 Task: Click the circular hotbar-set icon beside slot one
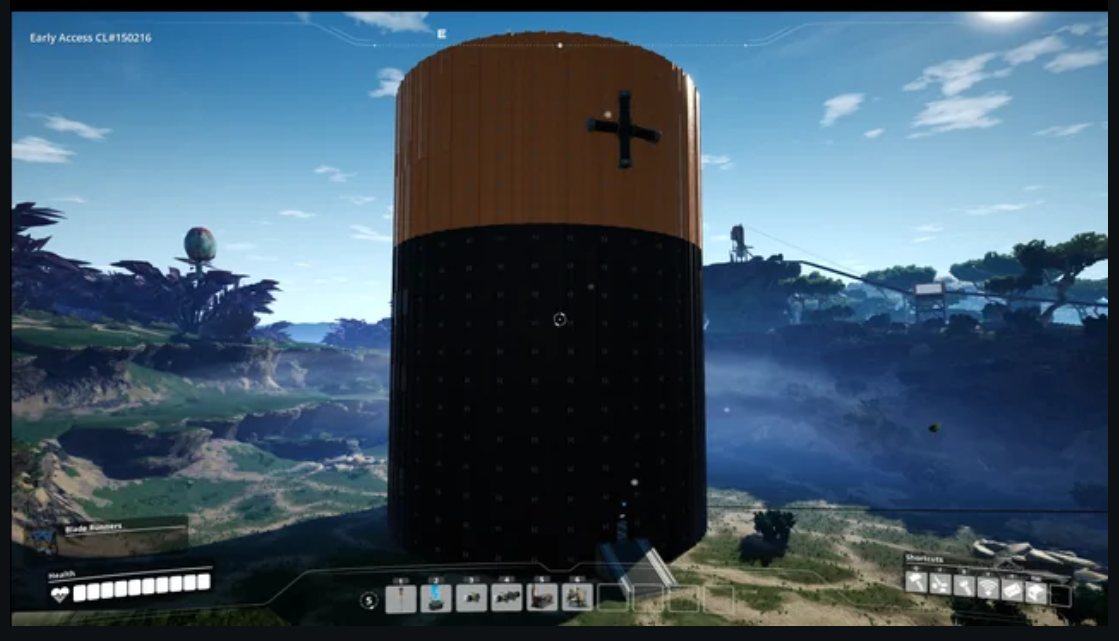[369, 601]
